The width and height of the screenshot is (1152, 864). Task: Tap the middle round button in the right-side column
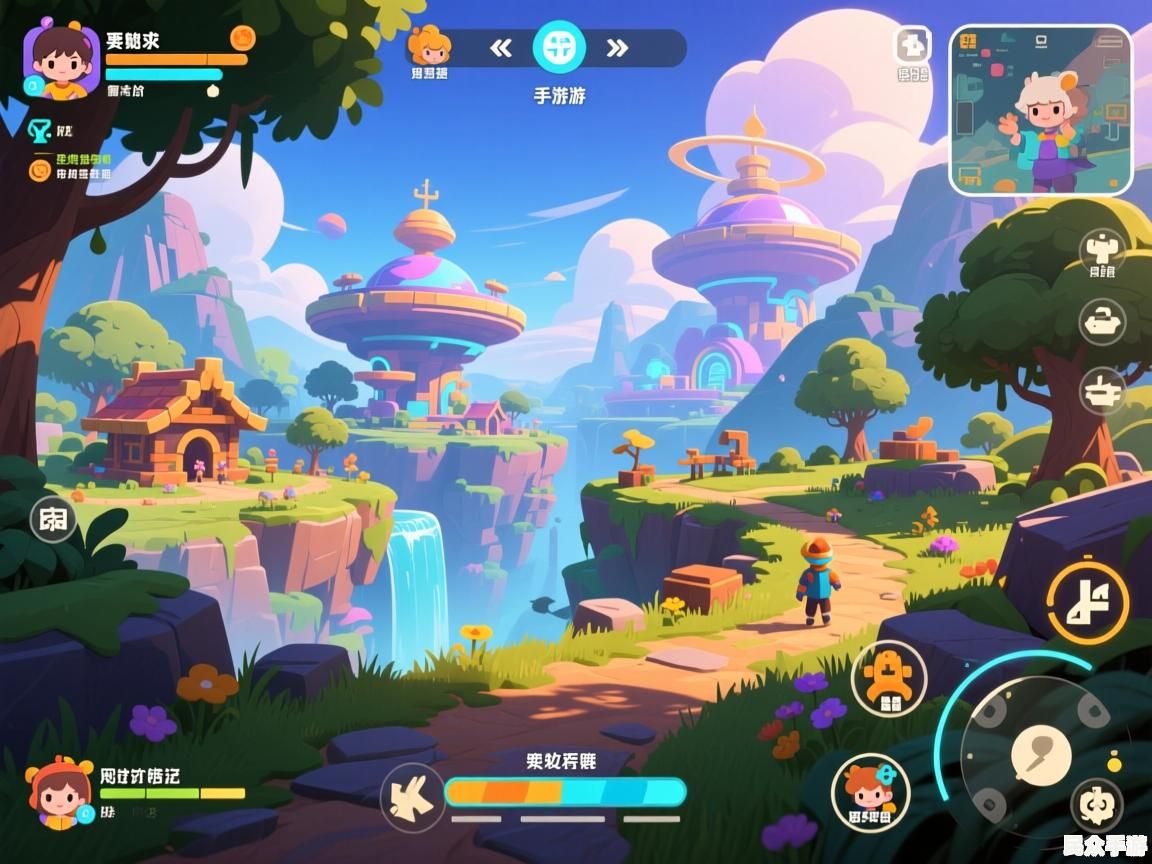[1102, 322]
